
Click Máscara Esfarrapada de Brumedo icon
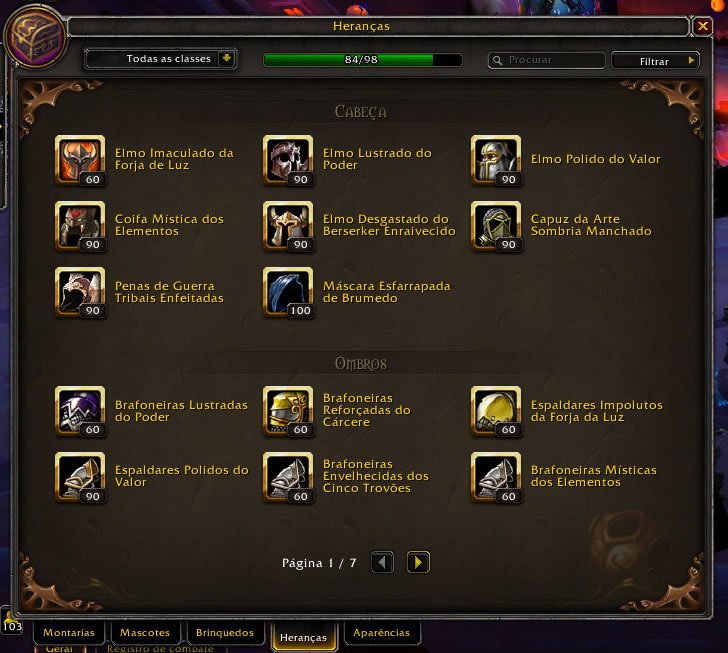tap(288, 292)
